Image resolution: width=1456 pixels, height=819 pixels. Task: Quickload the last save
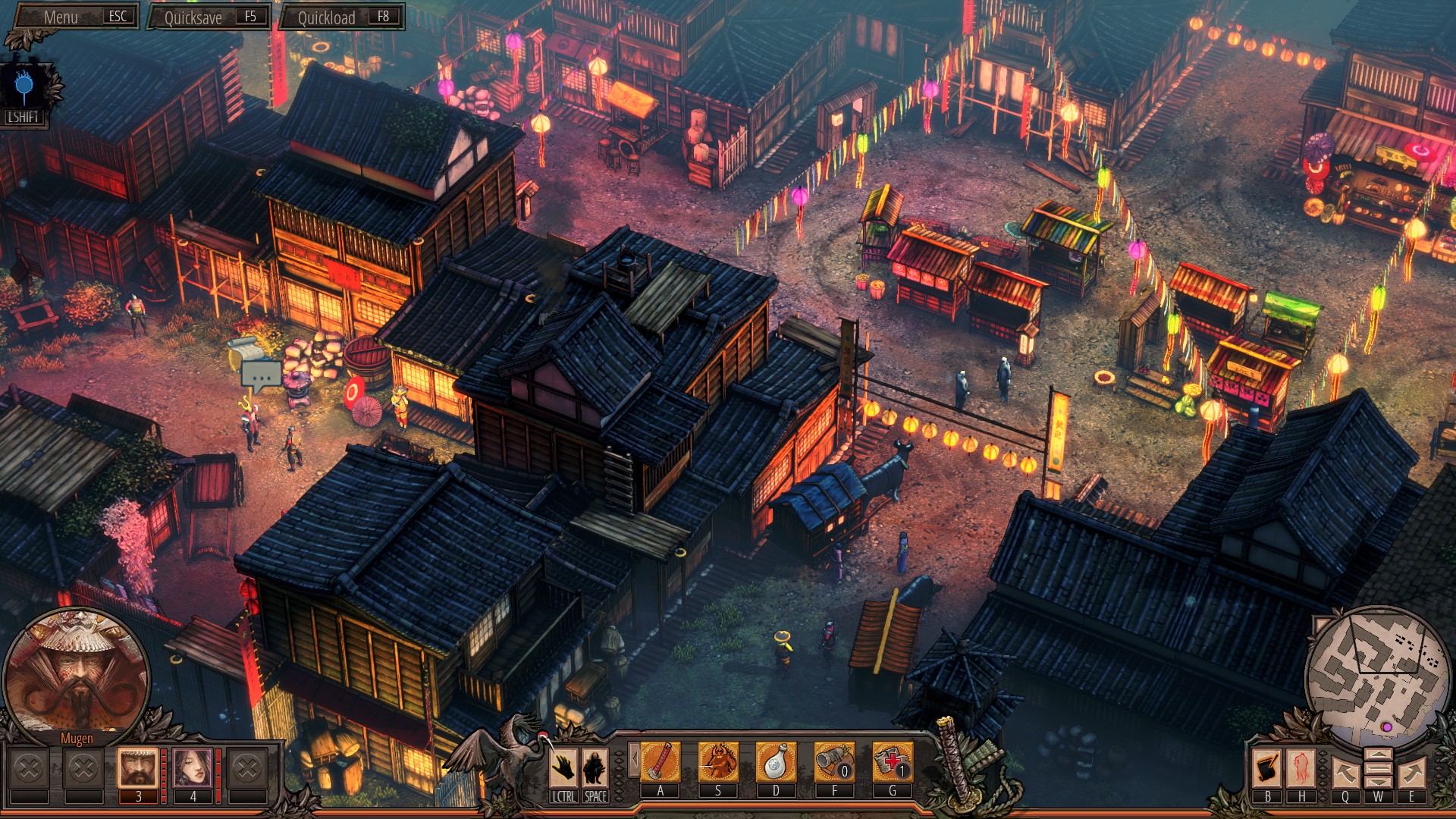(x=341, y=17)
